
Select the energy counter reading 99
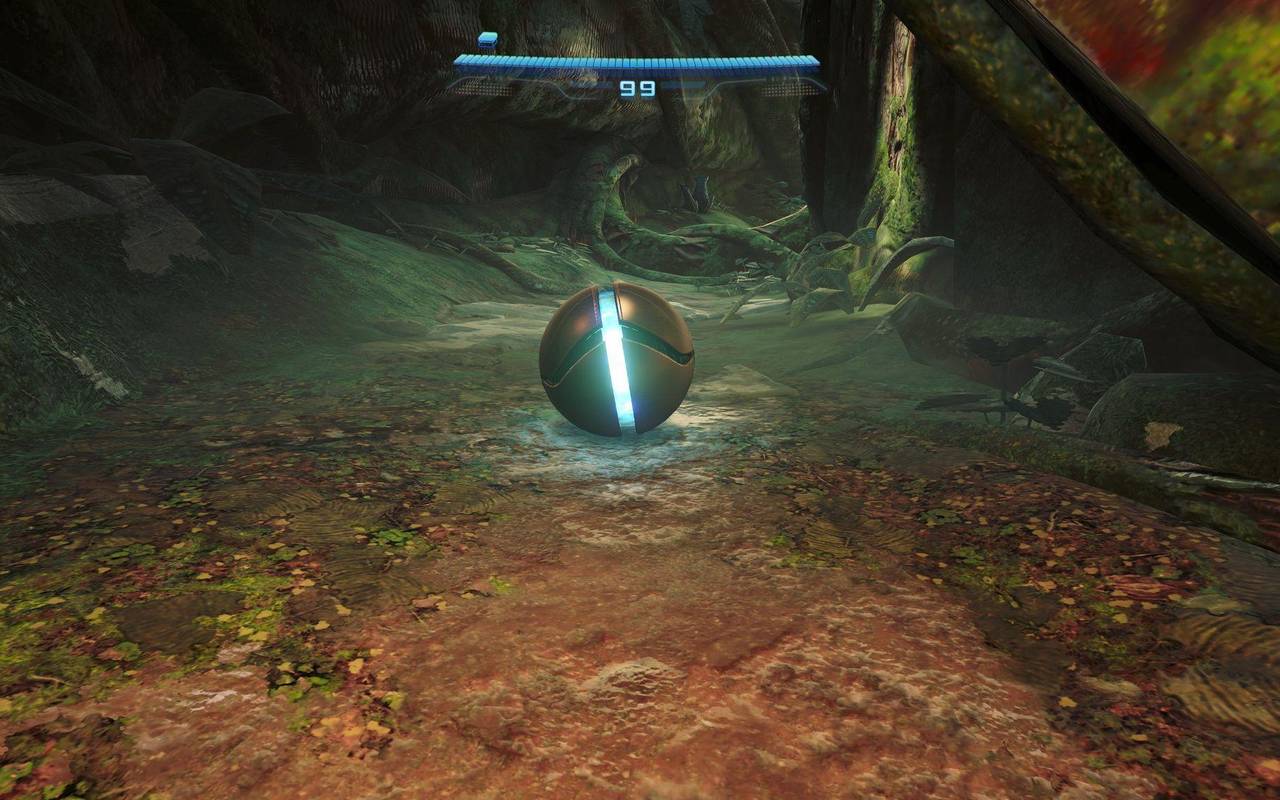coord(638,88)
